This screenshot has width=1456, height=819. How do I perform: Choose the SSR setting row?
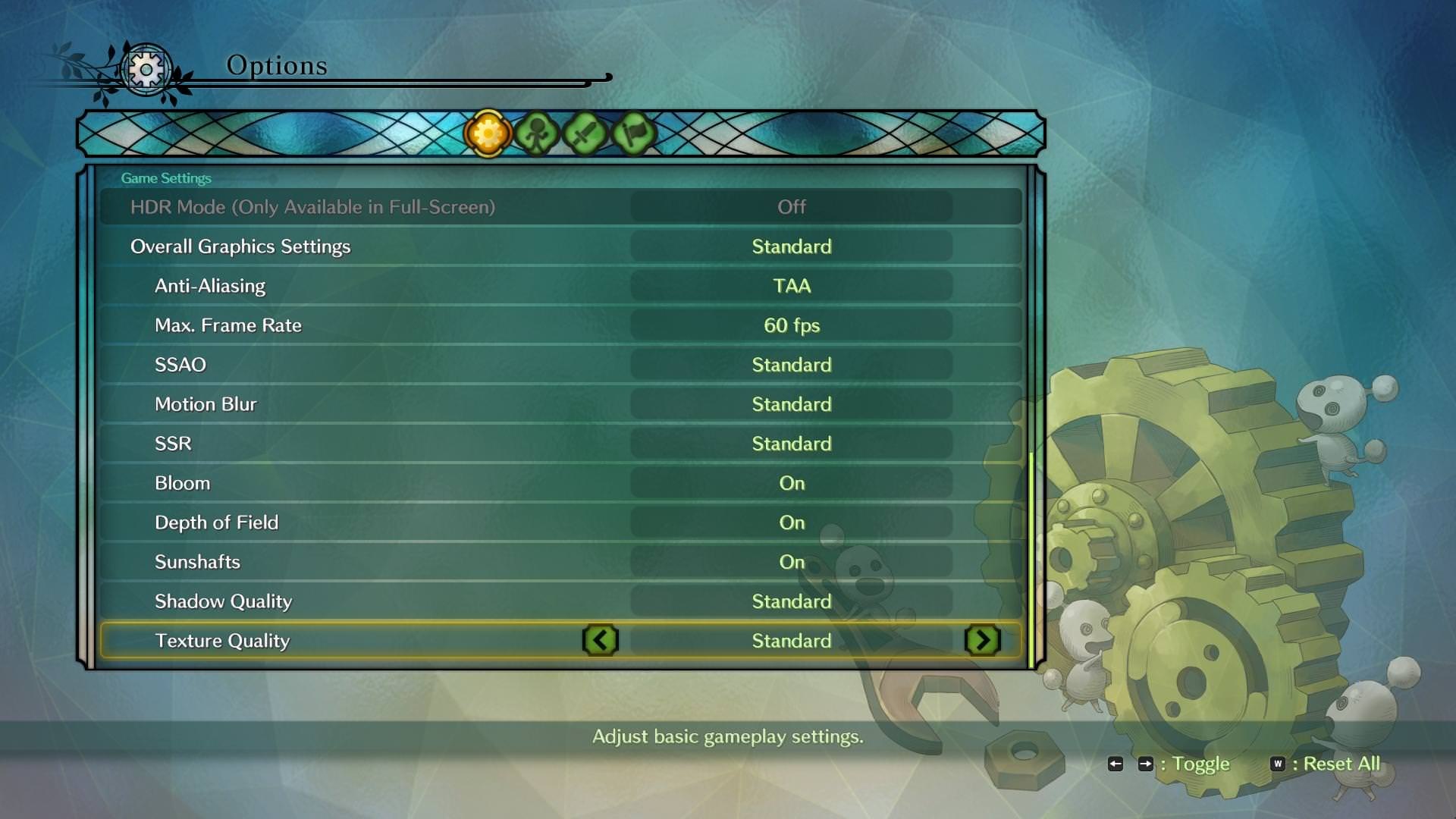pos(561,444)
